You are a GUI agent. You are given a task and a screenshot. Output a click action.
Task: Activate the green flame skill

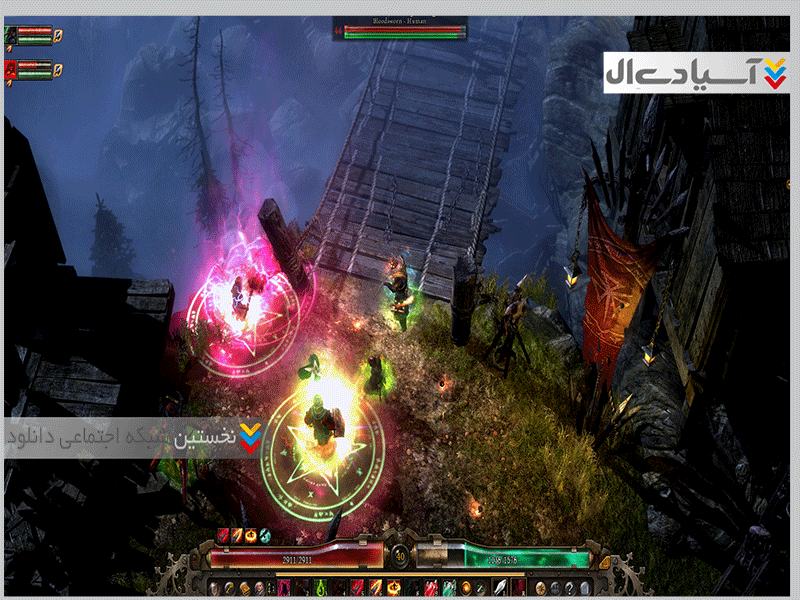pyautogui.click(x=319, y=588)
